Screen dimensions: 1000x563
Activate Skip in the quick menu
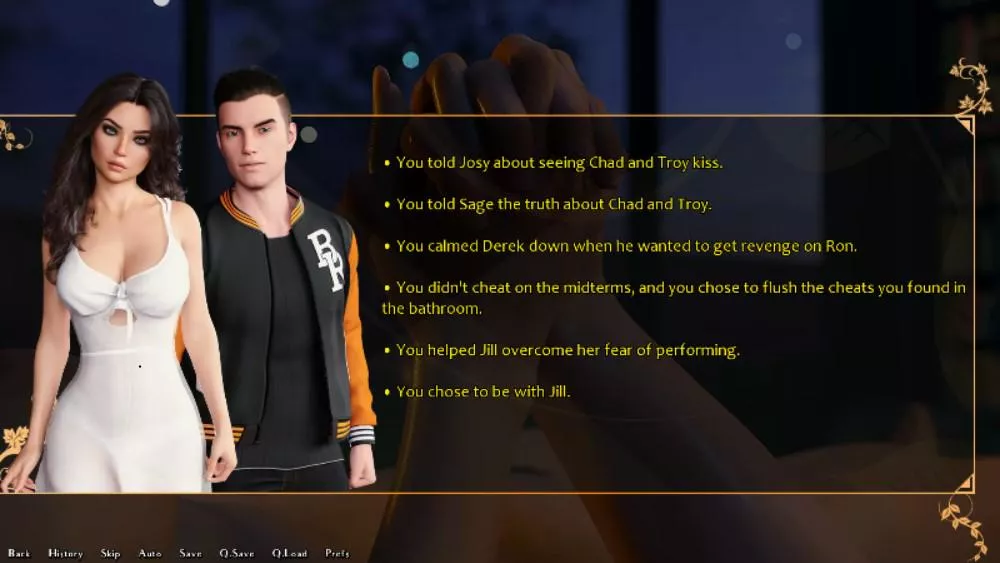(110, 553)
